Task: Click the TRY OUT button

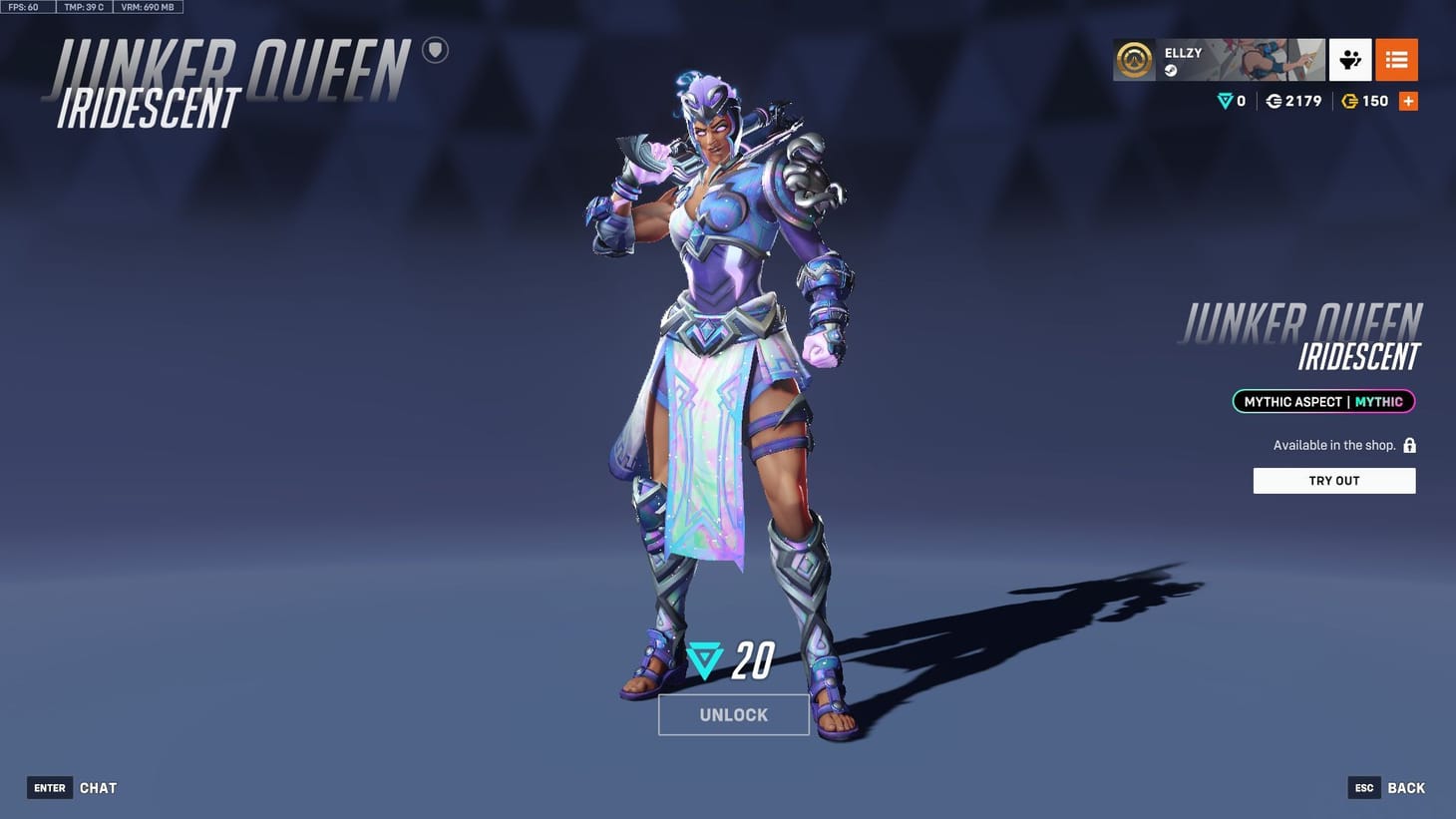Action: click(x=1333, y=480)
